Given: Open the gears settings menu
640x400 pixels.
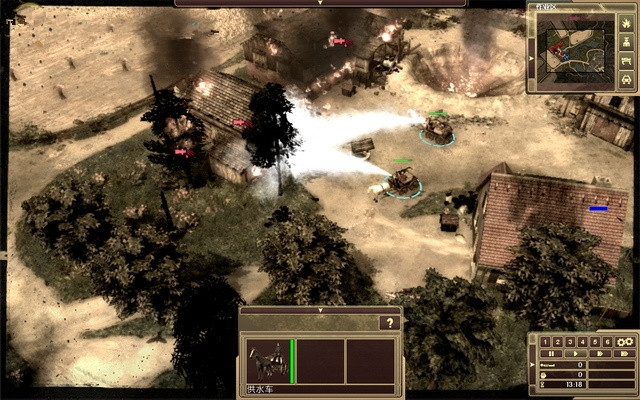Looking at the screenshot, I should pos(626,341).
